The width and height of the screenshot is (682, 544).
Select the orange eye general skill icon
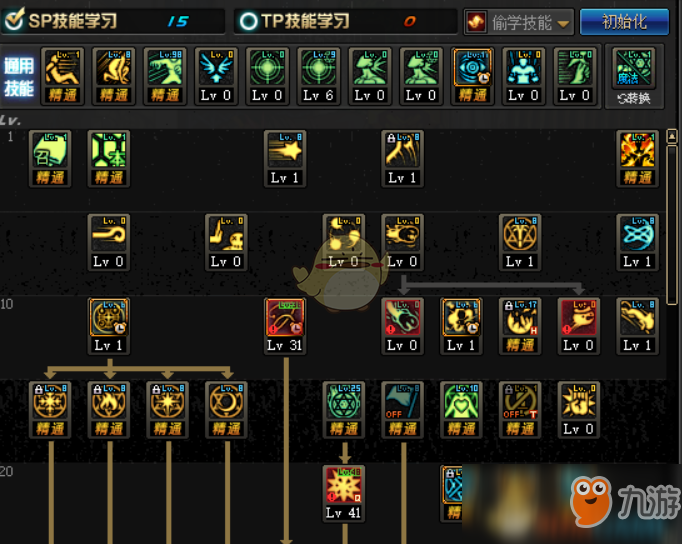[472, 69]
